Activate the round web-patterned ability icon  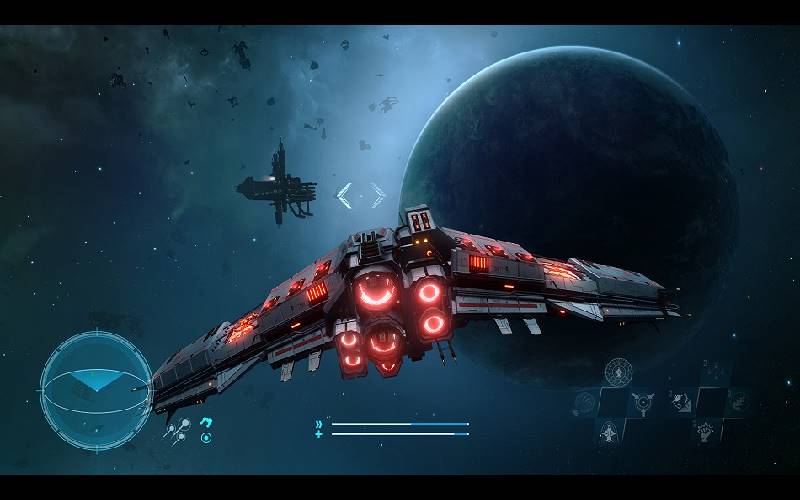[619, 372]
